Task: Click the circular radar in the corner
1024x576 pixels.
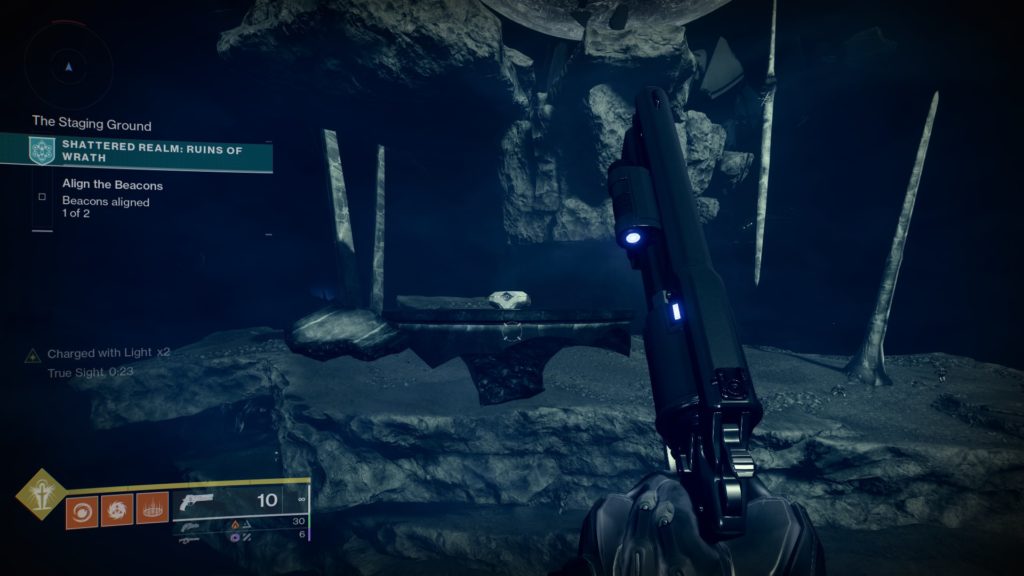Action: coord(68,66)
